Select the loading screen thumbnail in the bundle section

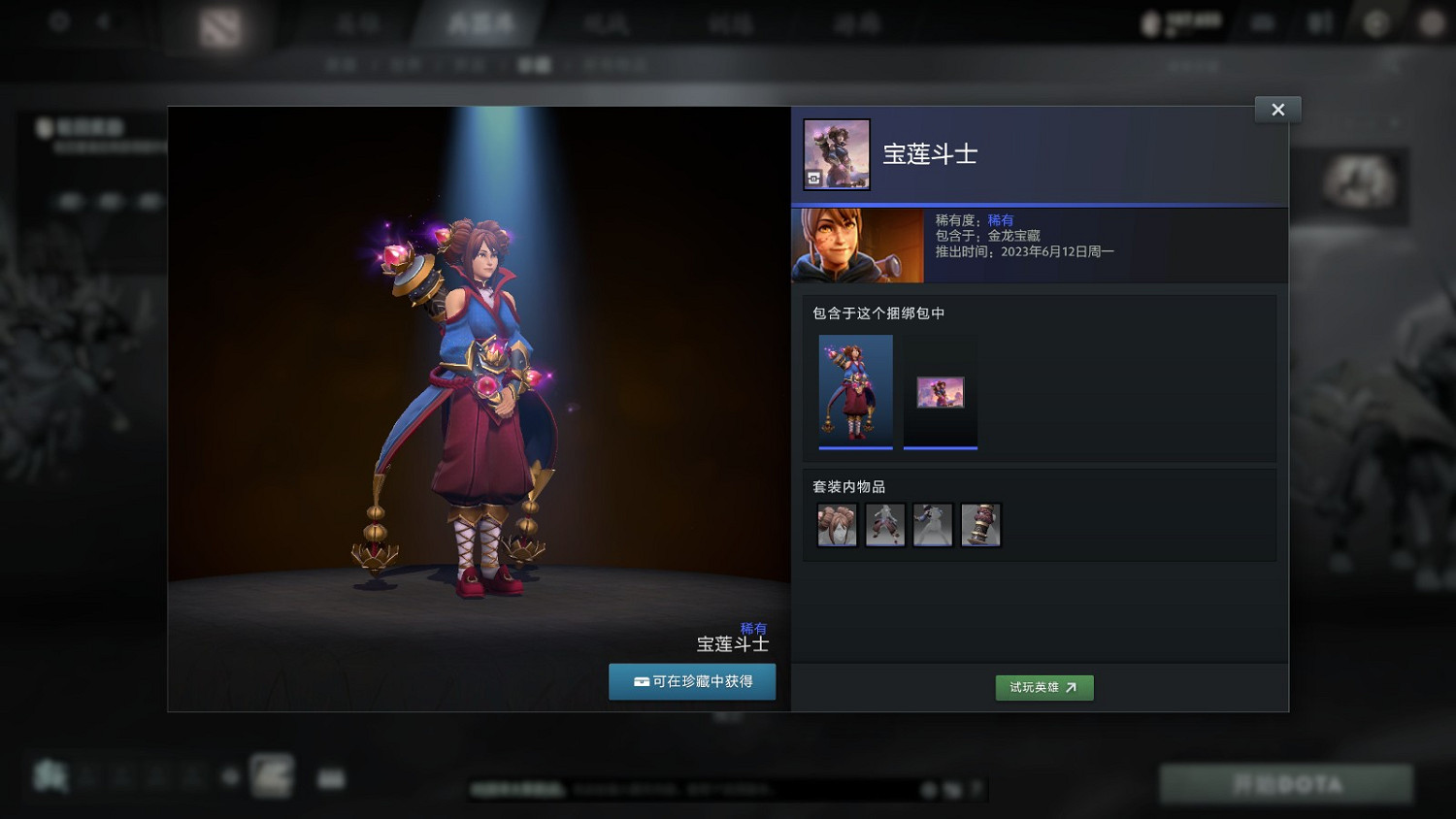click(940, 392)
